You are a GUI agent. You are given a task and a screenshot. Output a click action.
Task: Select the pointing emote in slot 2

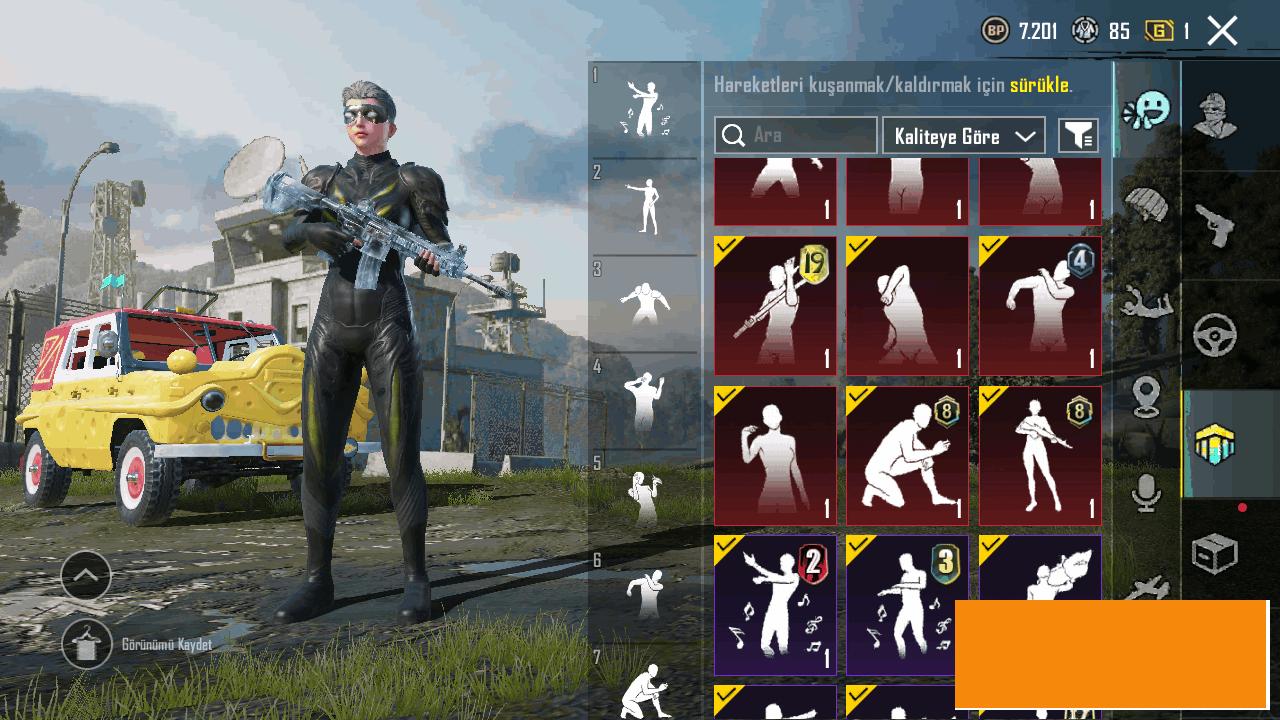(645, 206)
